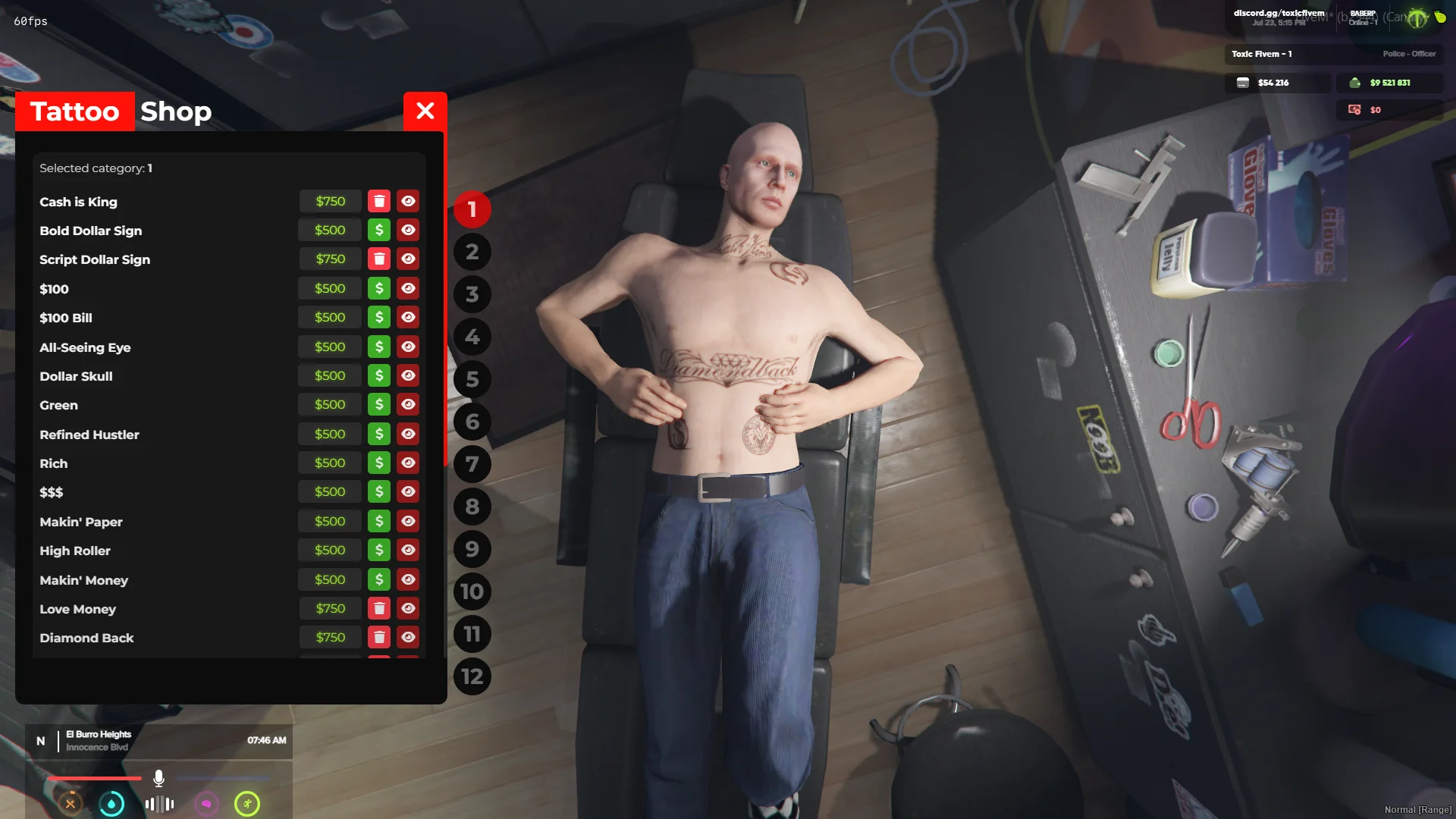Viewport: 1456px width, 819px height.
Task: Purchase the High Roller tattoo
Action: (x=379, y=550)
